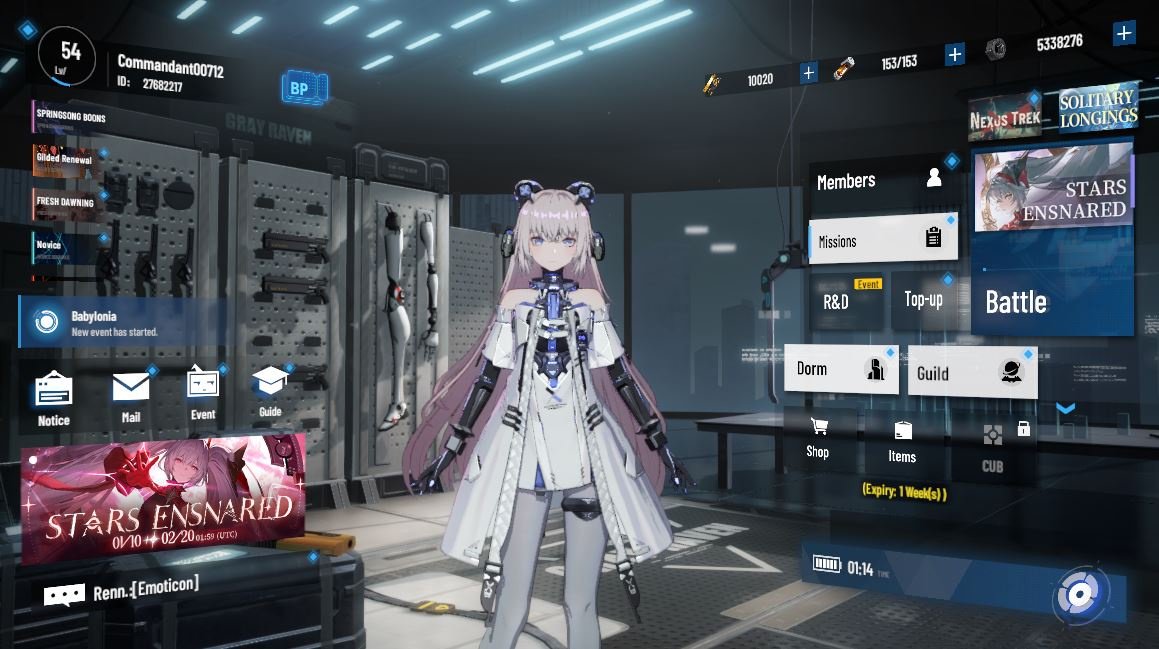Open the Event page
The width and height of the screenshot is (1159, 649).
[x=203, y=393]
